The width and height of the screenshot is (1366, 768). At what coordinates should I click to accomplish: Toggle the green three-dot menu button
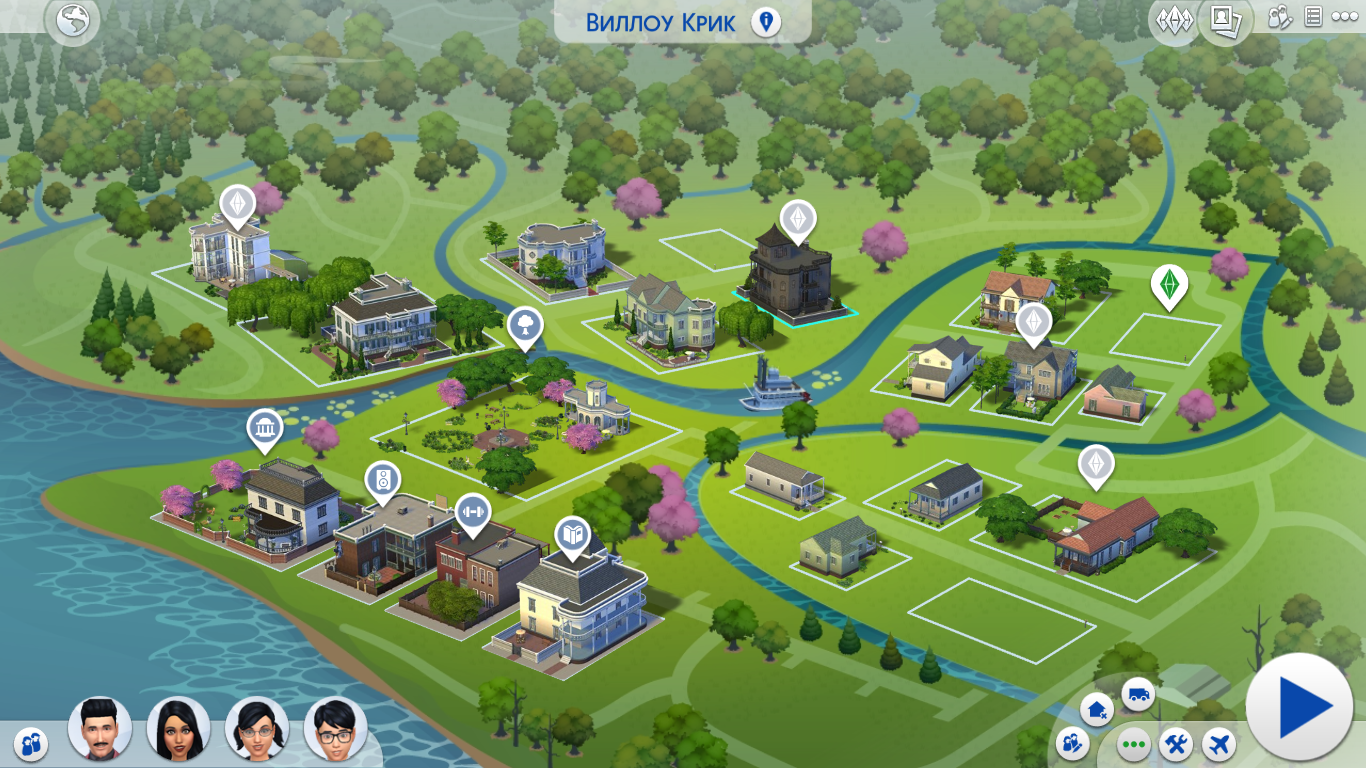(x=1133, y=744)
